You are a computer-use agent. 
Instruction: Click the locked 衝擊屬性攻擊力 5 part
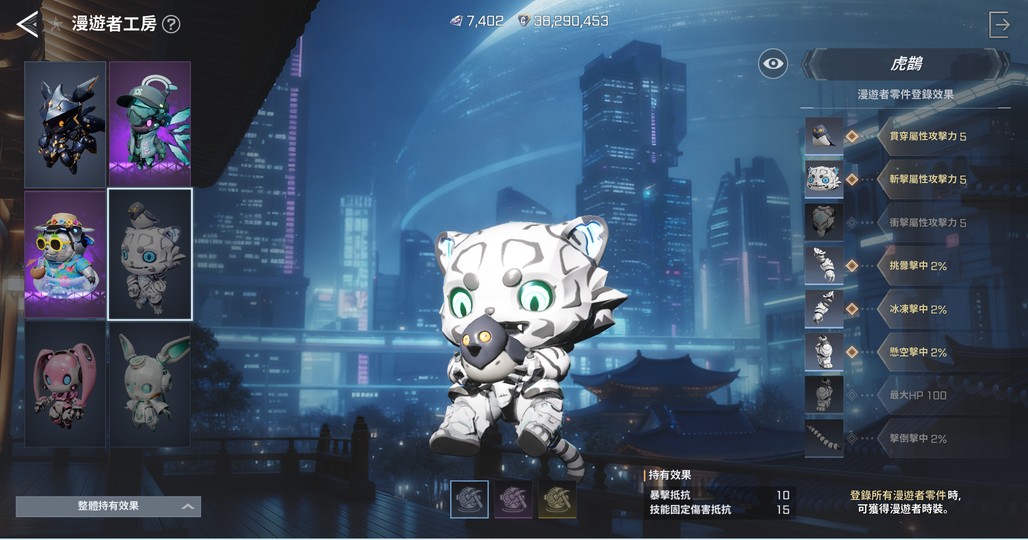coord(824,222)
